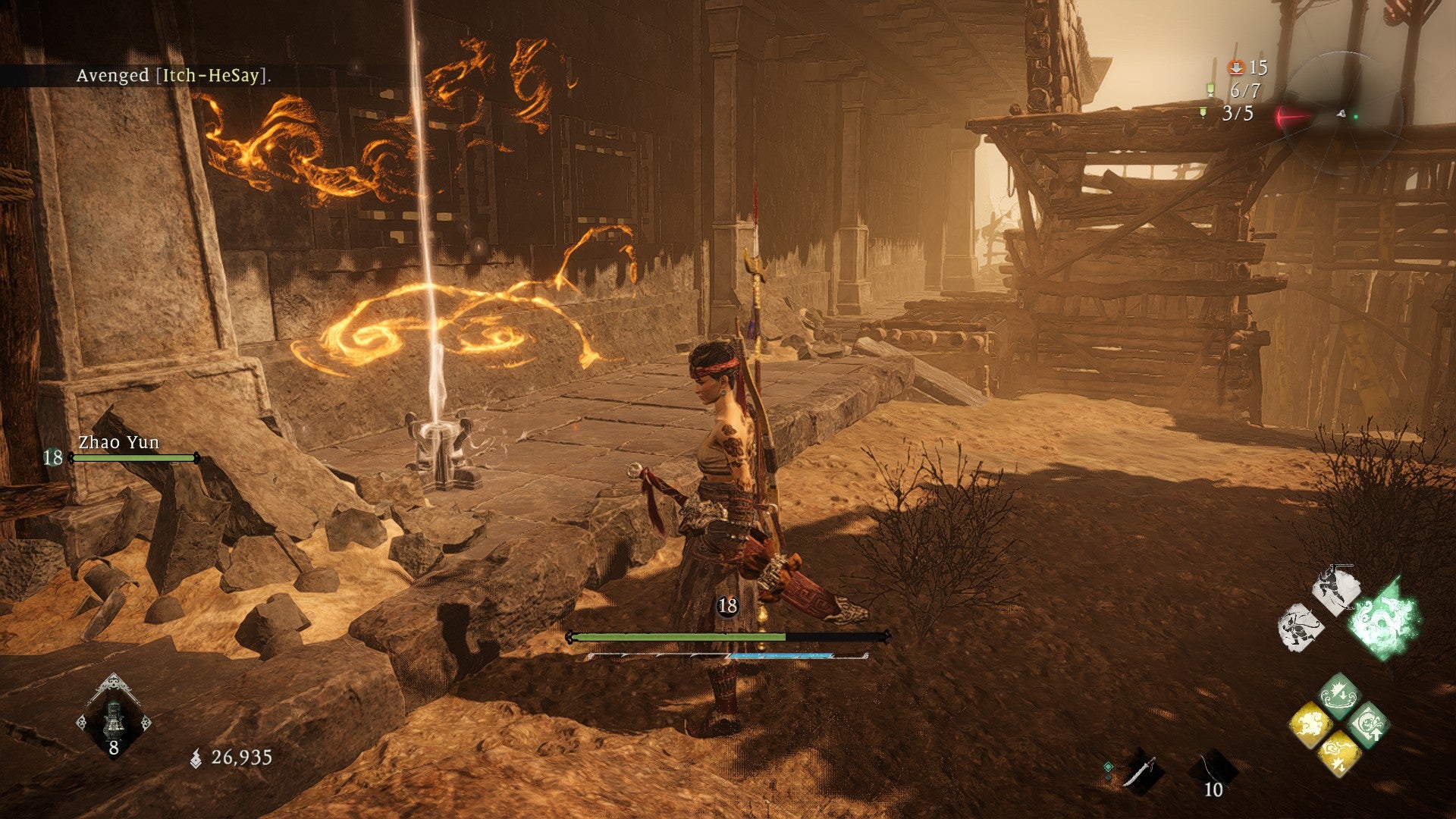Click the orange downward arrow status icon
Viewport: 1456px width, 819px height.
[1236, 68]
